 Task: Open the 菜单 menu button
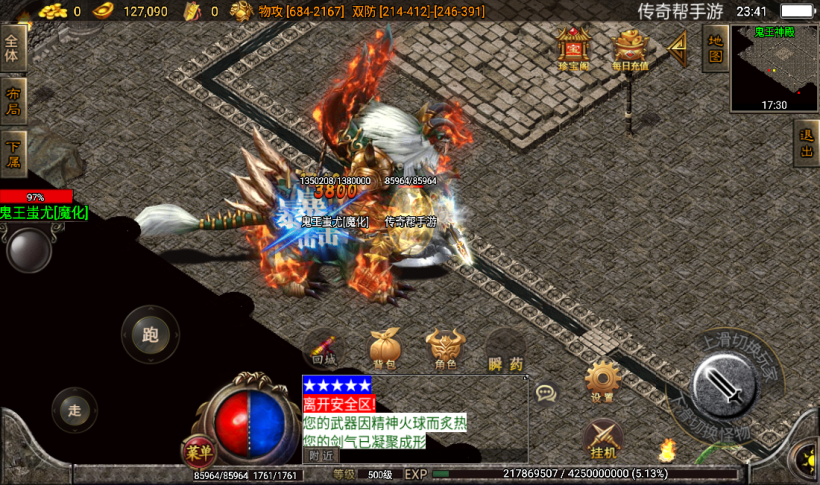(198, 453)
